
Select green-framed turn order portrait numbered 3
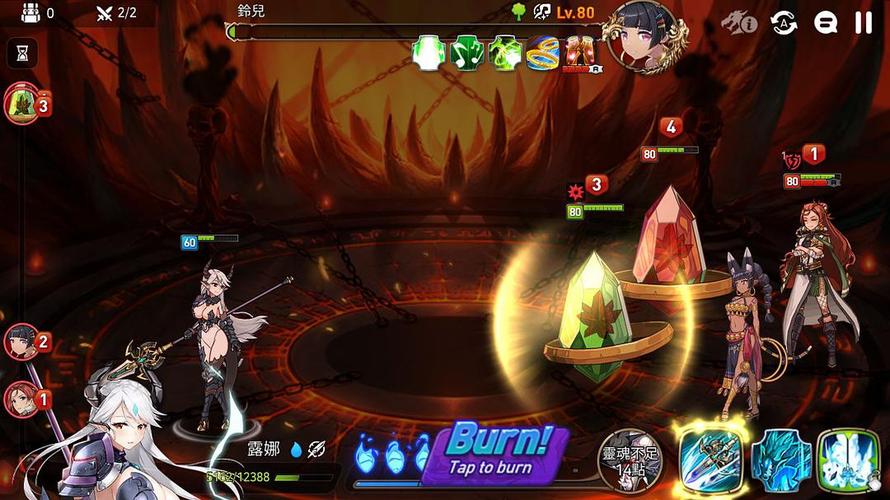(x=23, y=103)
